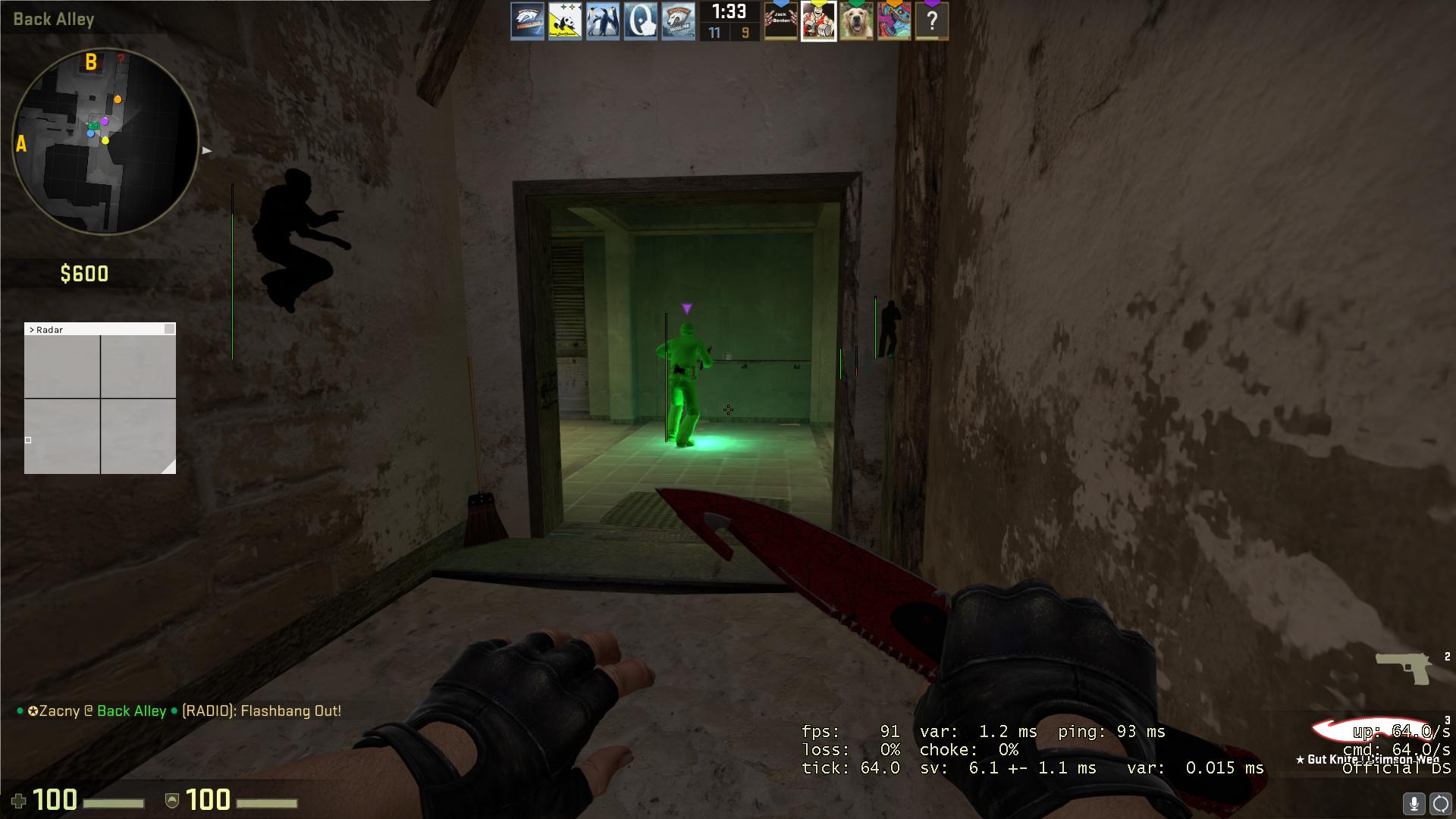Toggle the small checkbox inside the Radar panel
Viewport: 1456px width, 819px height.
tap(28, 440)
